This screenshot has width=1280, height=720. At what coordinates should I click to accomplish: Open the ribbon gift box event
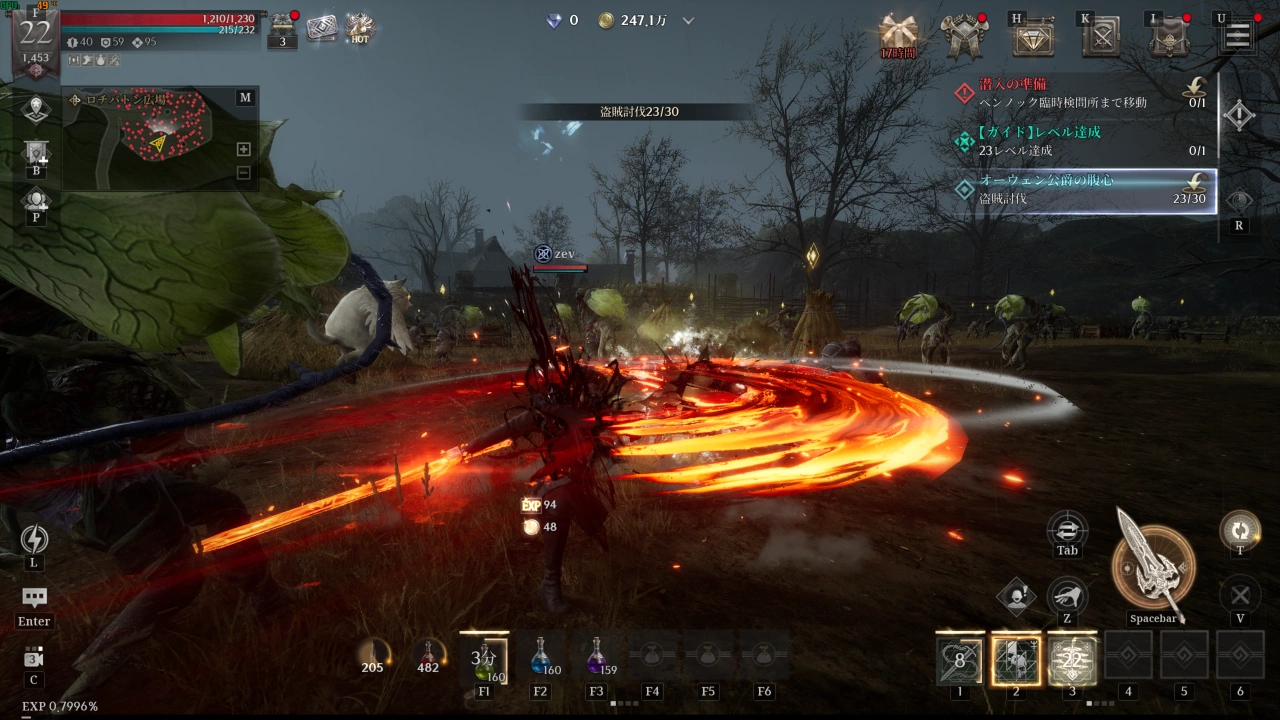pyautogui.click(x=898, y=33)
